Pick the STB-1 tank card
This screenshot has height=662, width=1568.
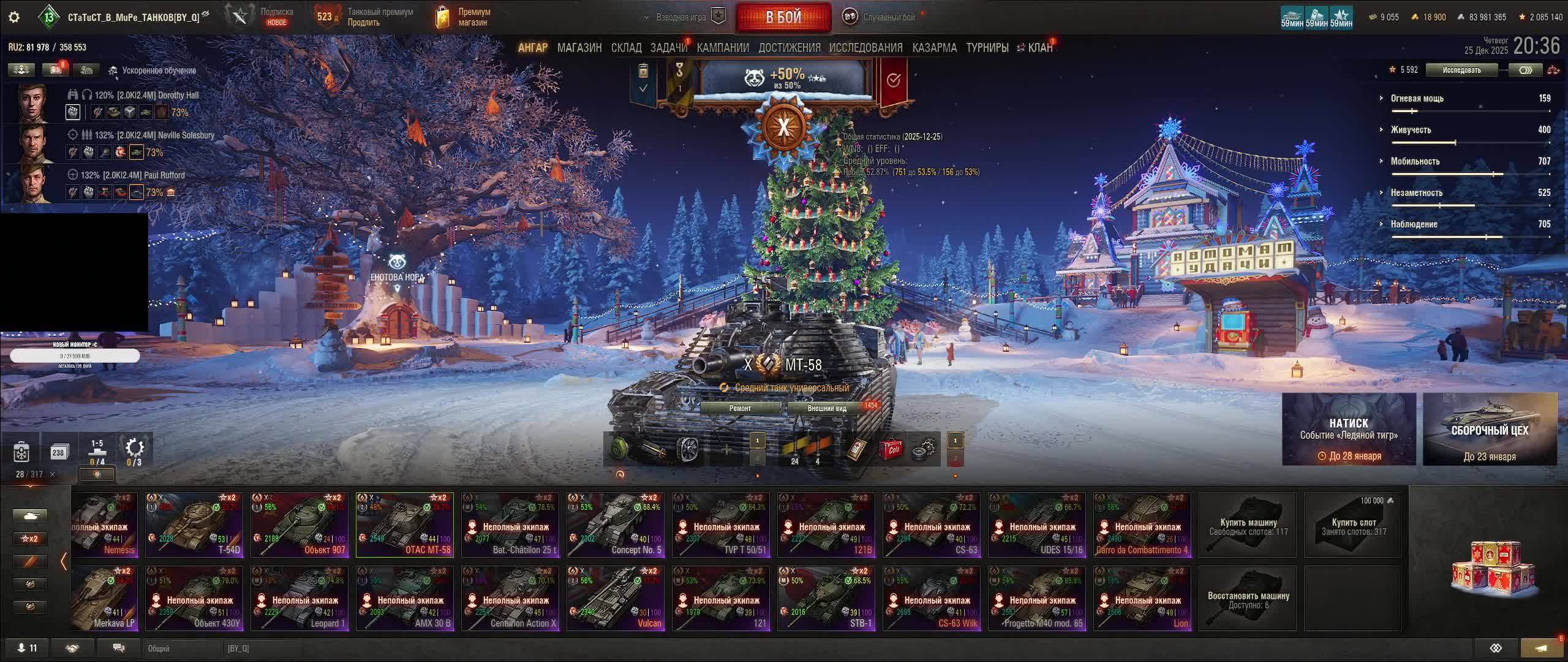826,599
